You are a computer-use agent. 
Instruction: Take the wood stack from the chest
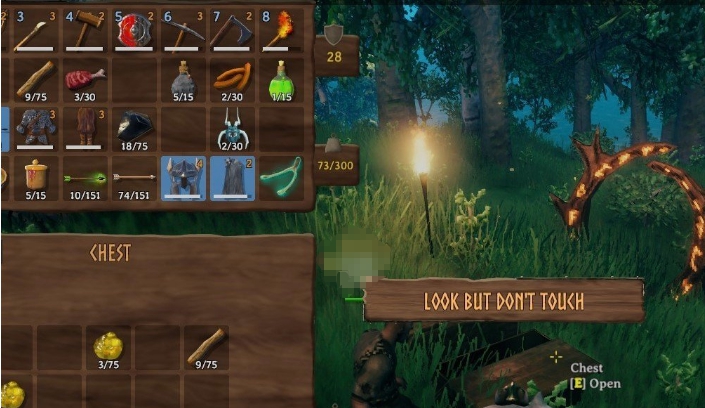(x=206, y=346)
